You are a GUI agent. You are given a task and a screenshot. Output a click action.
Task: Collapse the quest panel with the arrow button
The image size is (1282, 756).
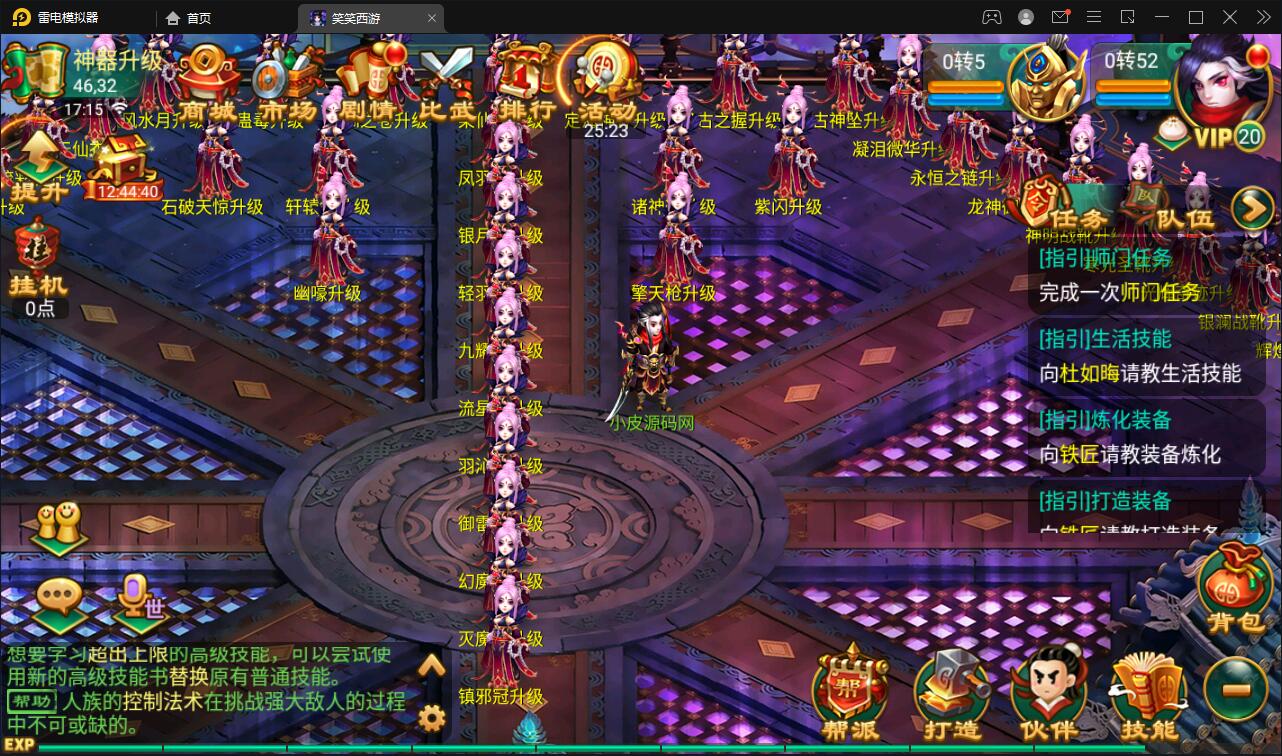[x=1251, y=208]
